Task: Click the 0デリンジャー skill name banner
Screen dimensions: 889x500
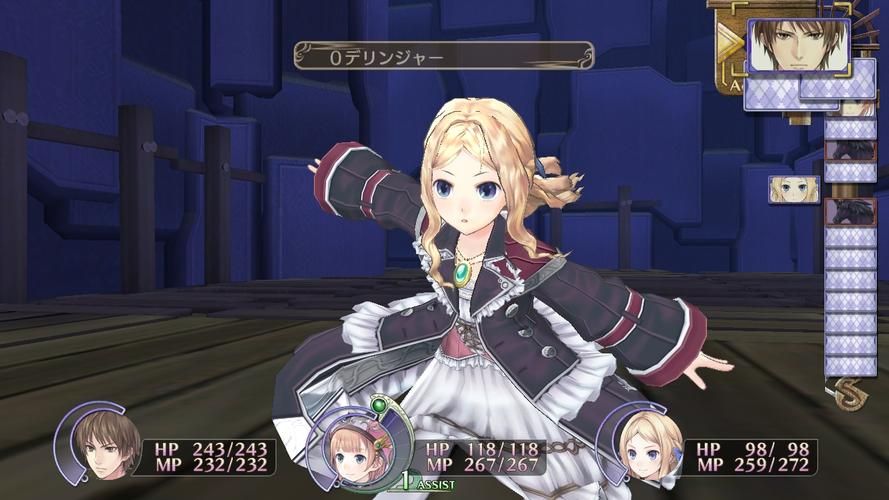Action: click(443, 56)
